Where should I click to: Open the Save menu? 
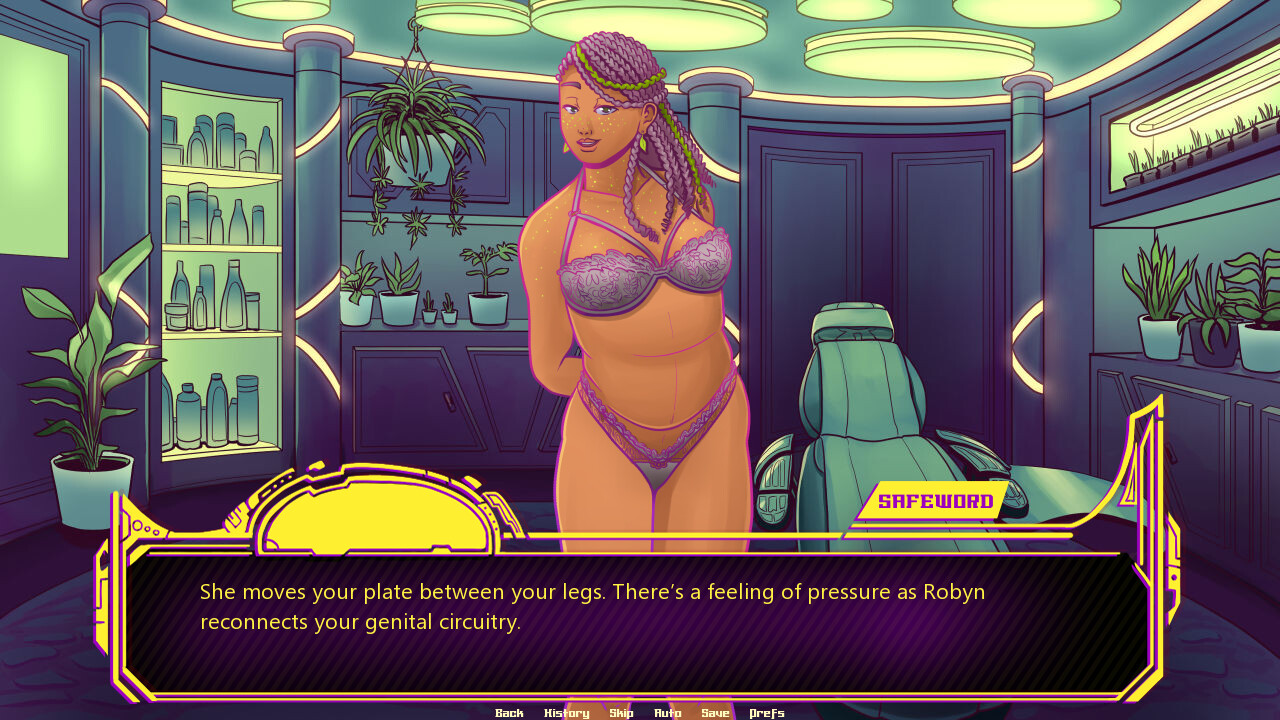tap(715, 713)
